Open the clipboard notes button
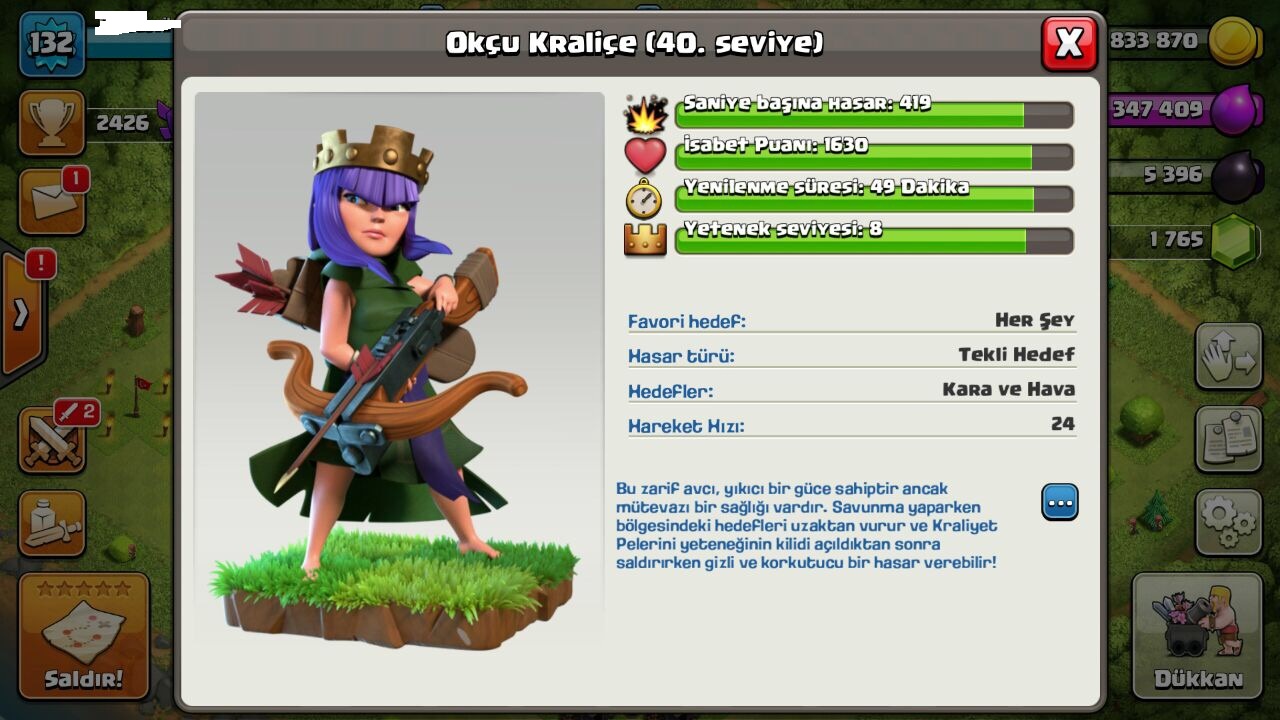 tap(1228, 439)
